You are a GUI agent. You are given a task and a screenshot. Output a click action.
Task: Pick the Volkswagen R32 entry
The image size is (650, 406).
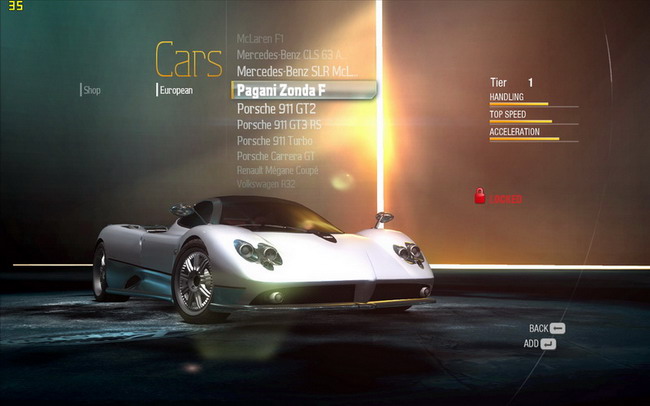266,184
